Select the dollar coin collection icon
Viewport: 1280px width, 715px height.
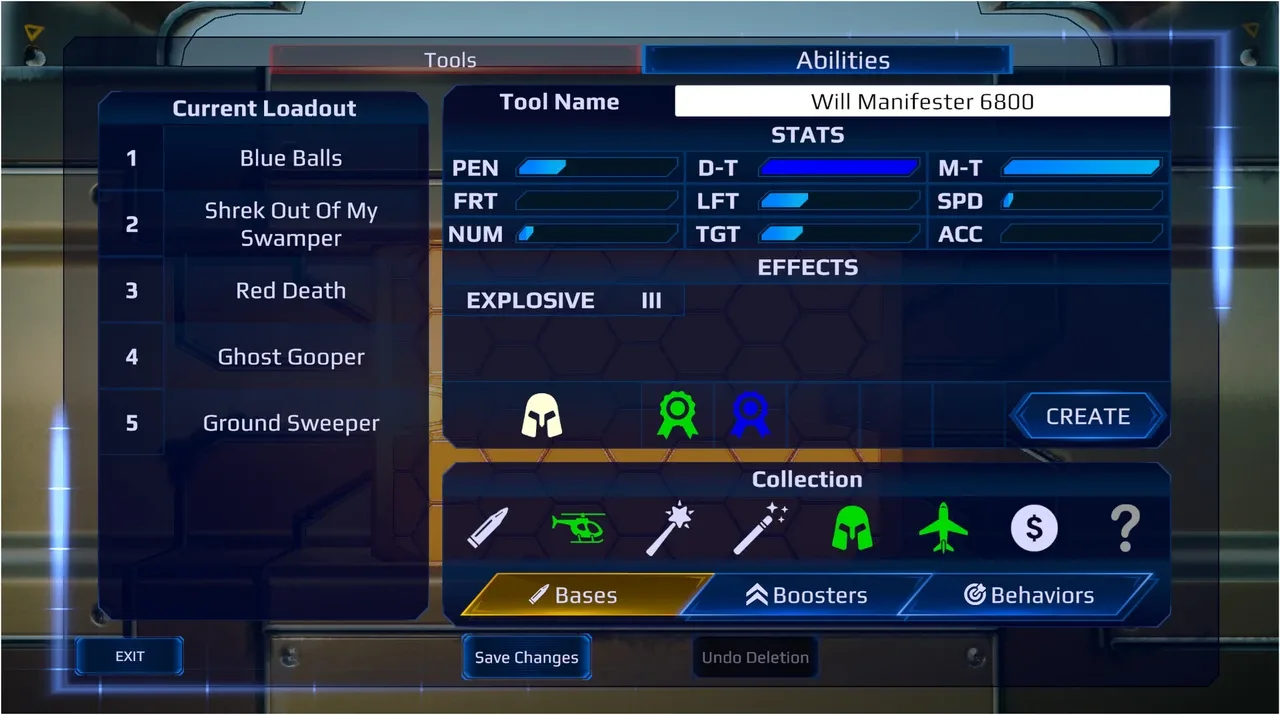1033,528
